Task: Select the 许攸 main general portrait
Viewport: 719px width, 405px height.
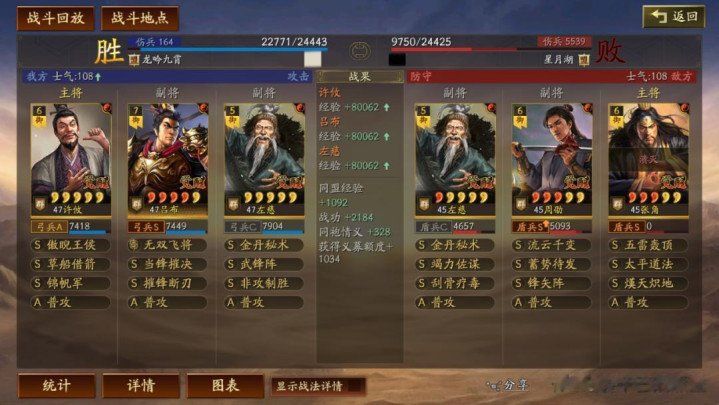Action: click(x=71, y=160)
